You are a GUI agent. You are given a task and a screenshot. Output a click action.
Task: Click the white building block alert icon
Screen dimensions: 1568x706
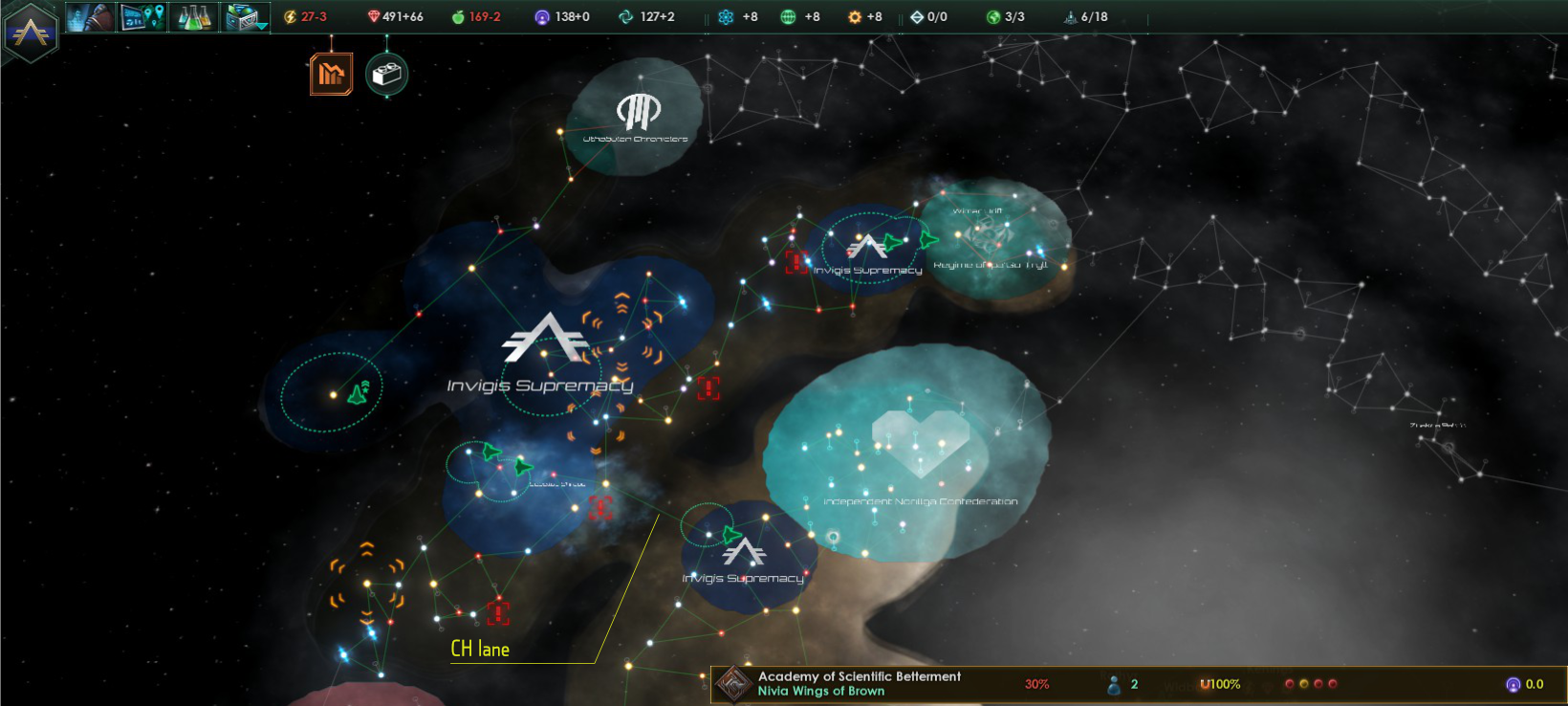tap(386, 73)
